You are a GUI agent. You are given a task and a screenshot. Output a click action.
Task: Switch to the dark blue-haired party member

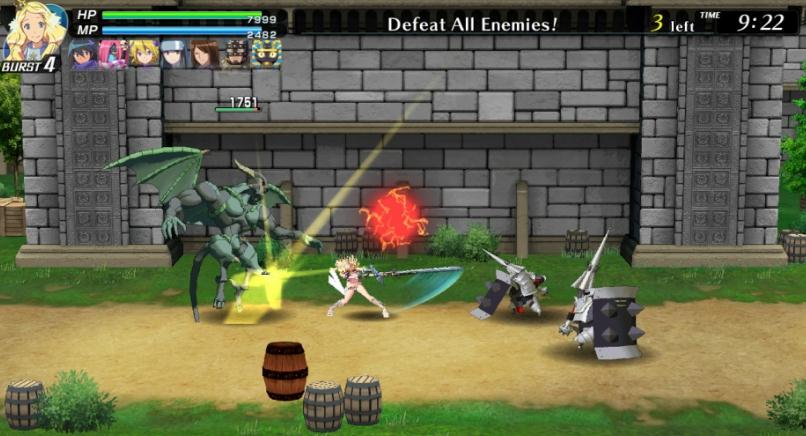[x=83, y=53]
